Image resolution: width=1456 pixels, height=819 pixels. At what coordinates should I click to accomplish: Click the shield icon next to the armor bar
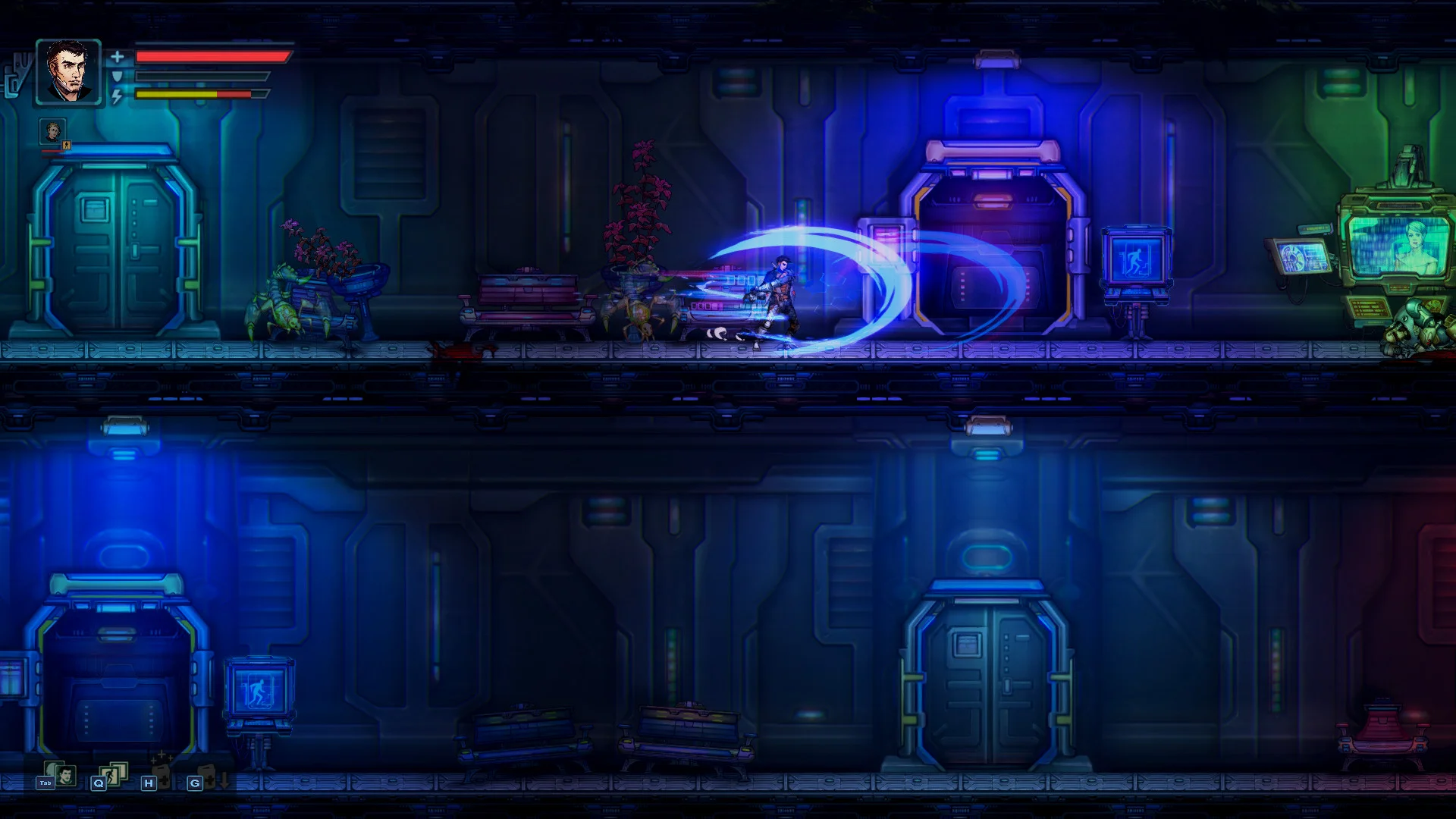point(118,75)
